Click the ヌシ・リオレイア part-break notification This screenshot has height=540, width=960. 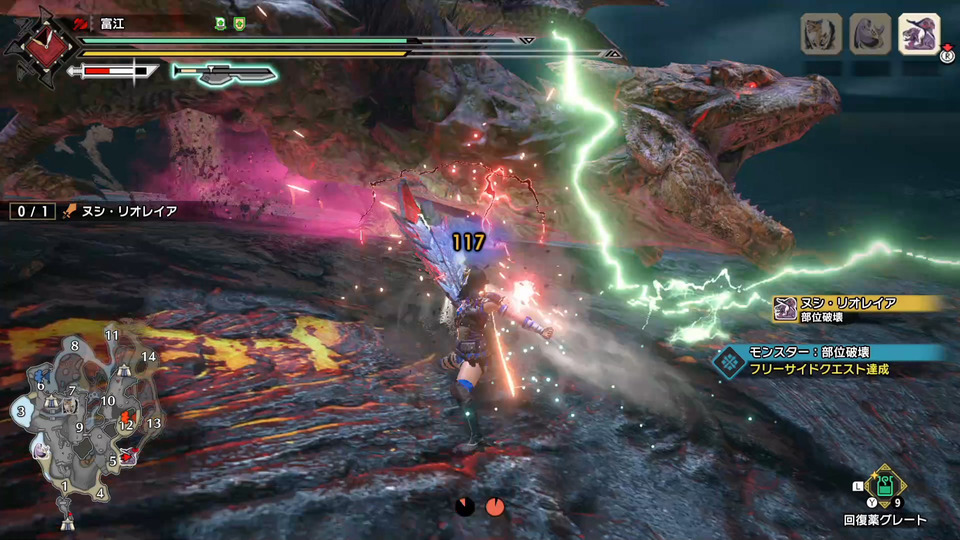pos(860,308)
